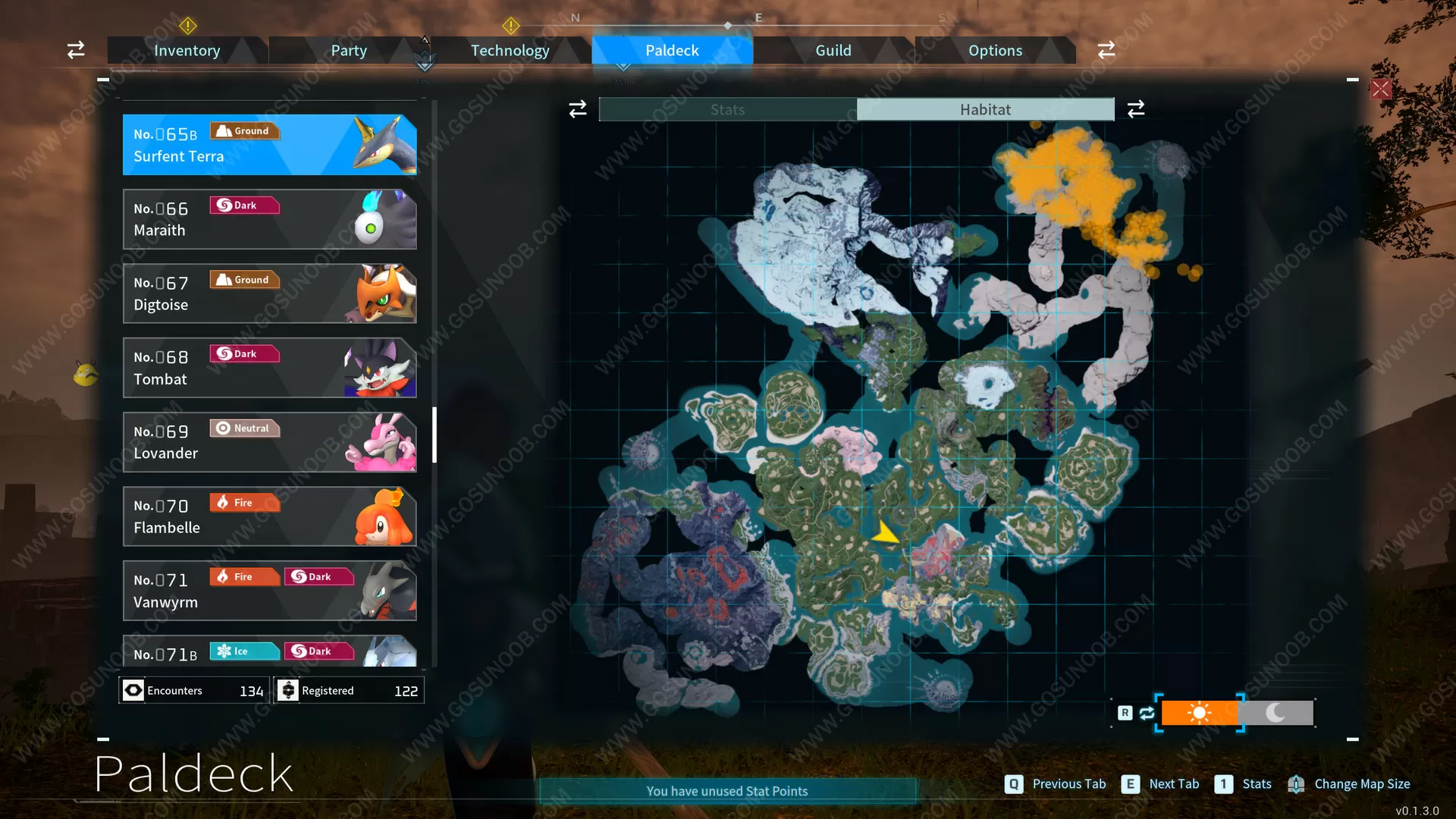The image size is (1456, 819).
Task: Click the Previous Tab button at the bottom
Action: tap(1055, 783)
